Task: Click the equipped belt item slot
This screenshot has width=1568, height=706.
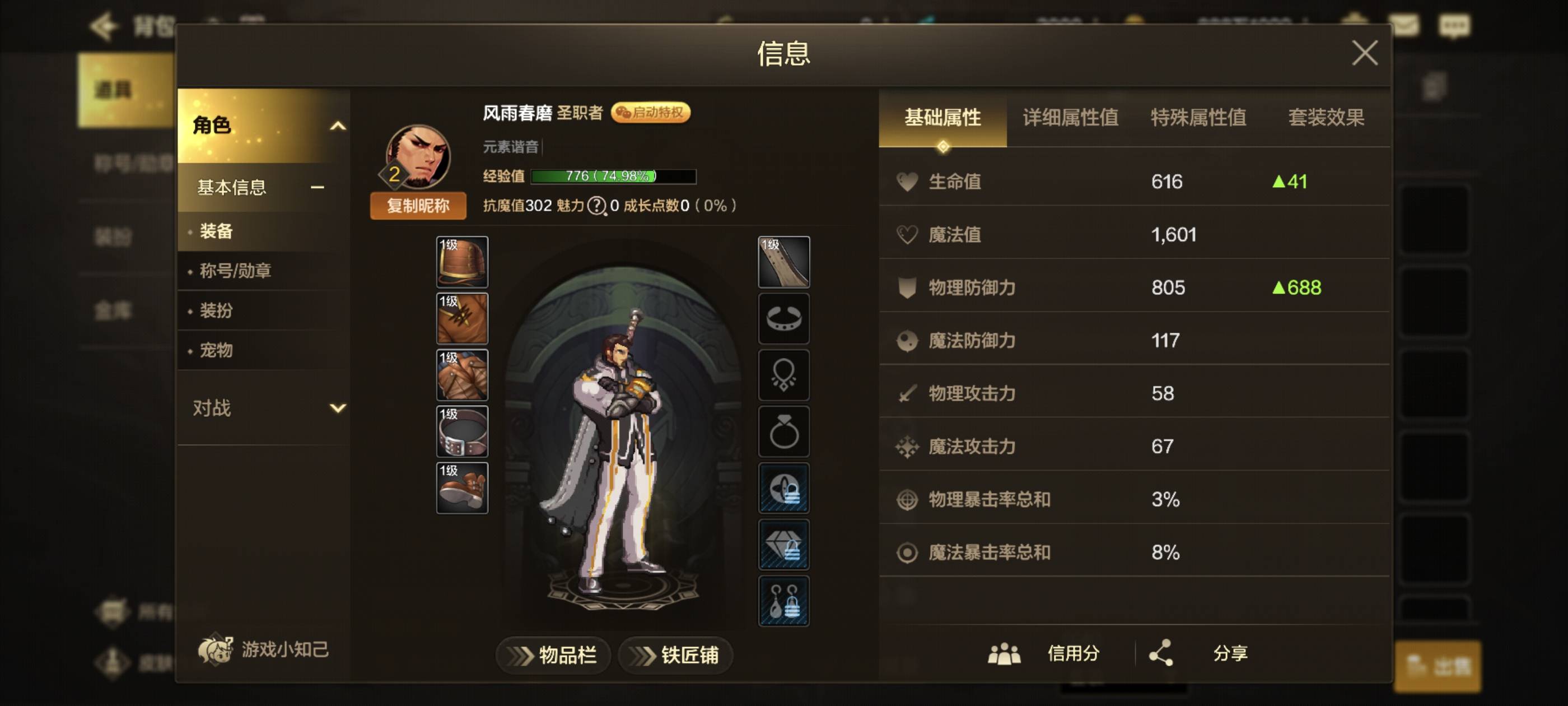Action: (x=461, y=433)
